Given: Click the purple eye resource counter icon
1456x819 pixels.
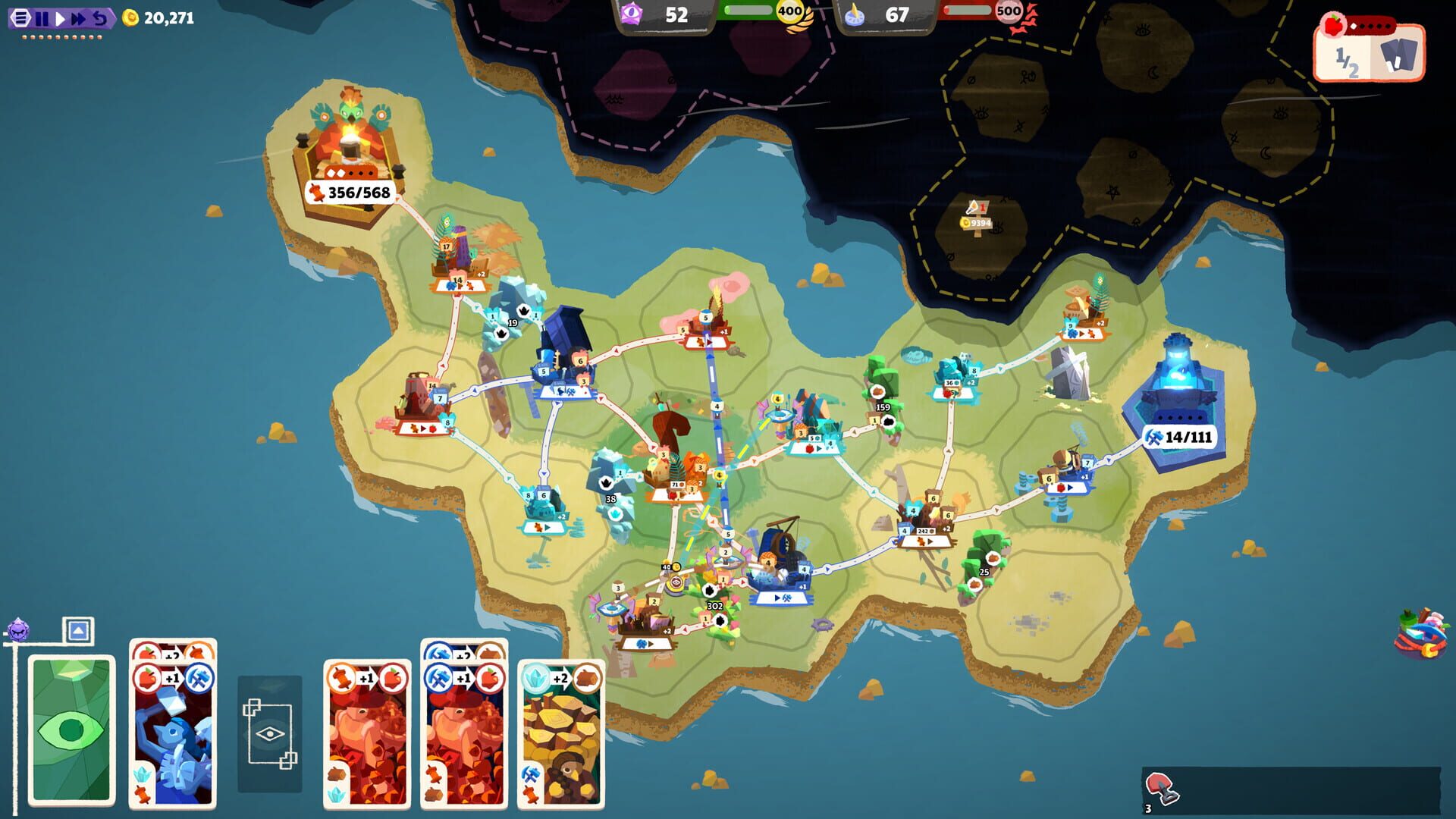Looking at the screenshot, I should (632, 13).
